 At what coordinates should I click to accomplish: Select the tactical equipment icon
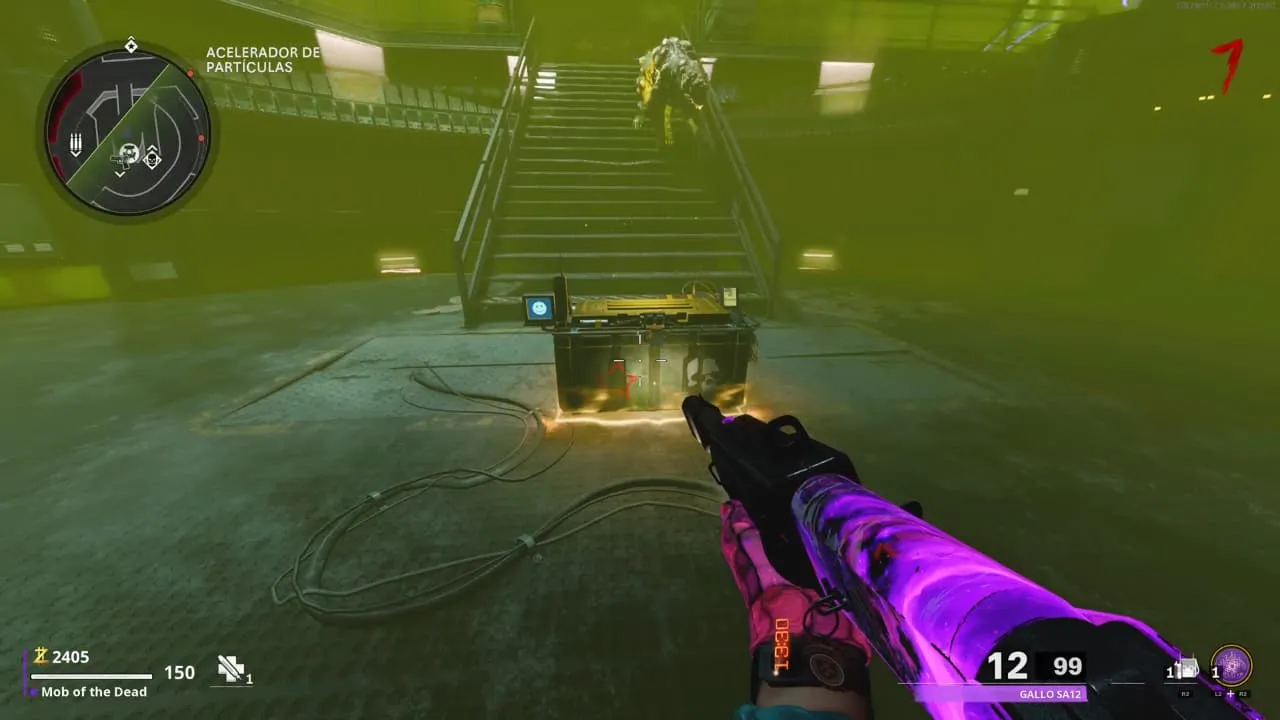coord(1188,669)
